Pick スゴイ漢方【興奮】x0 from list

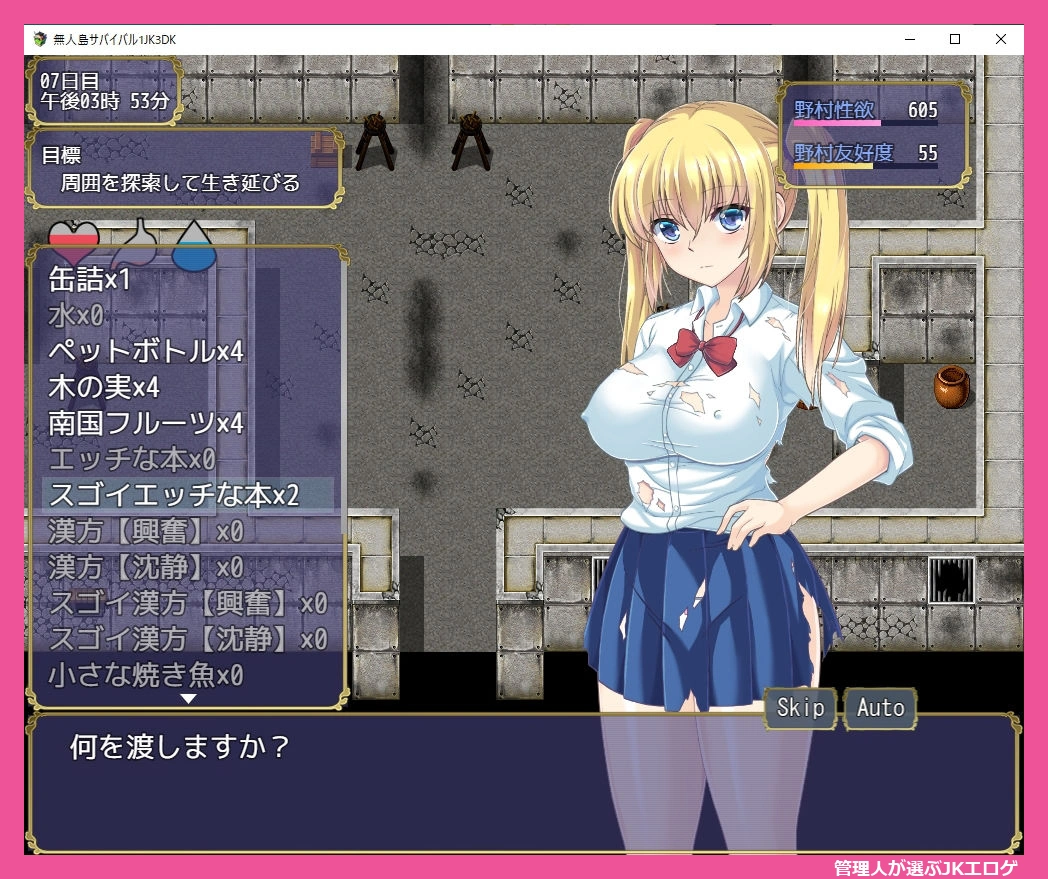click(x=188, y=603)
